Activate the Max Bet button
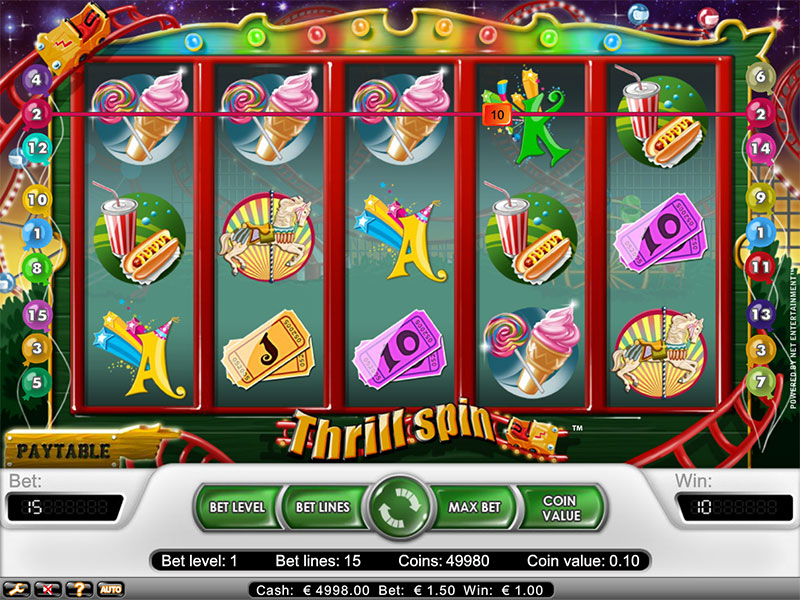The height and width of the screenshot is (600, 800). [474, 507]
